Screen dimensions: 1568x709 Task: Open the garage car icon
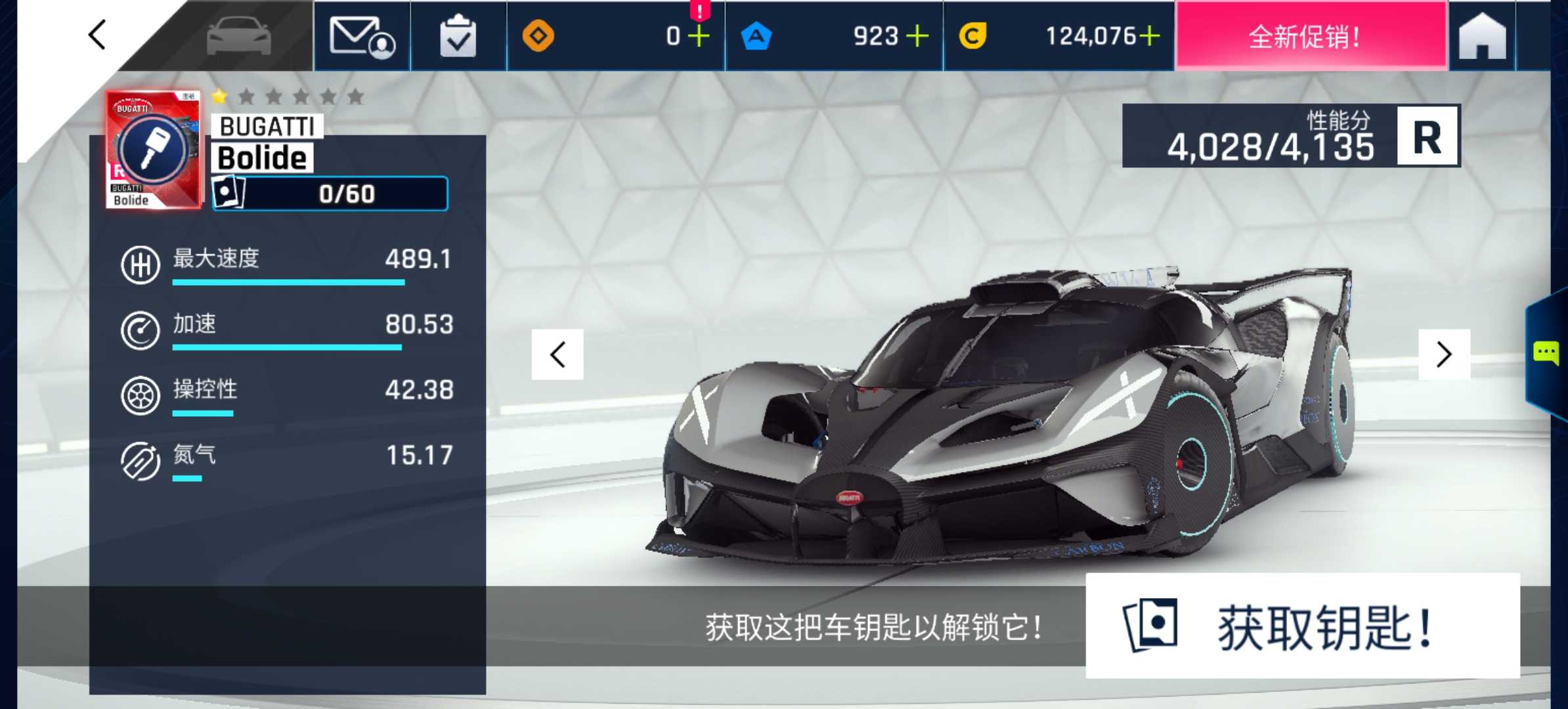point(238,36)
